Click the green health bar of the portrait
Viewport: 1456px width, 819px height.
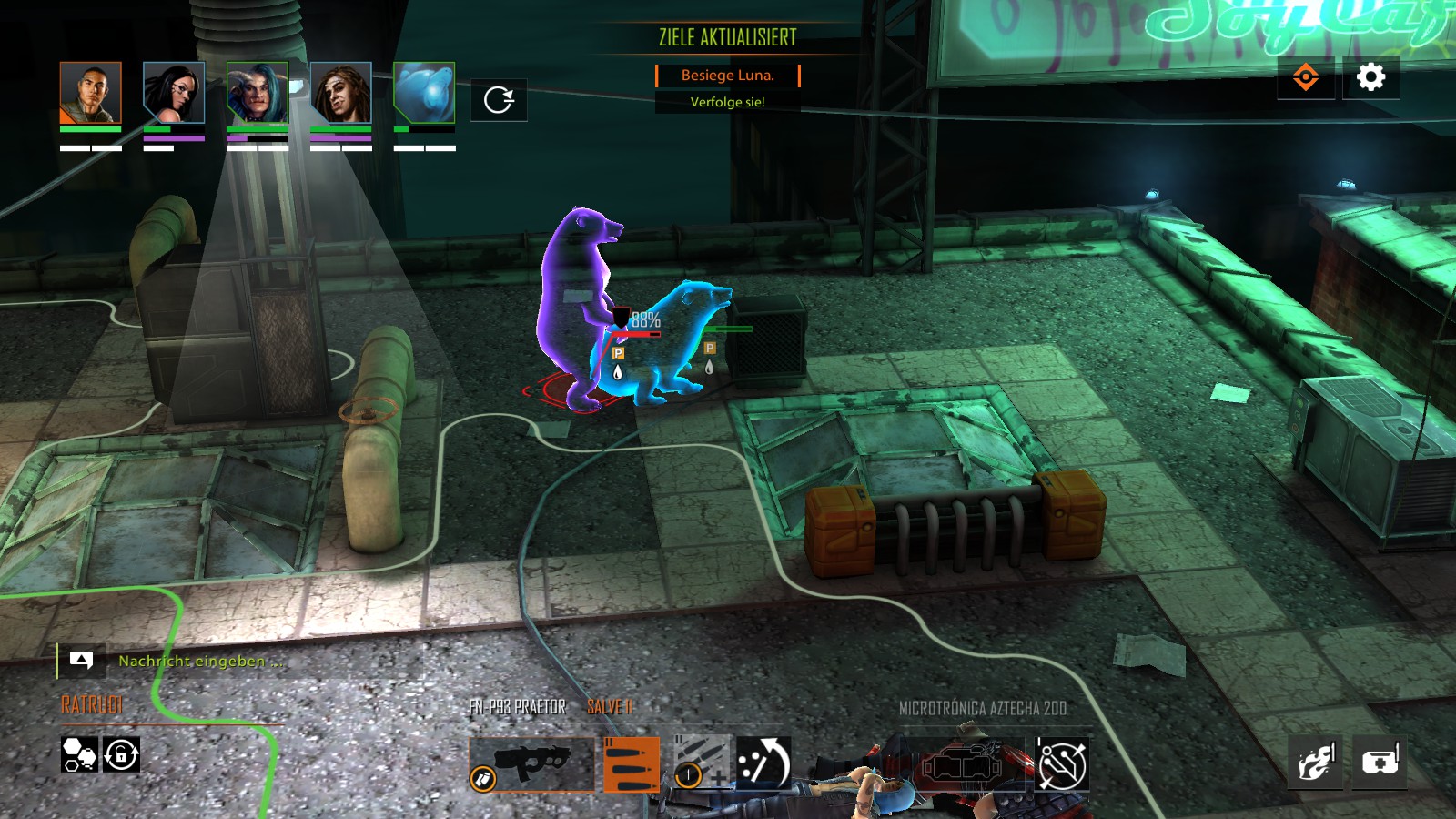[90, 129]
